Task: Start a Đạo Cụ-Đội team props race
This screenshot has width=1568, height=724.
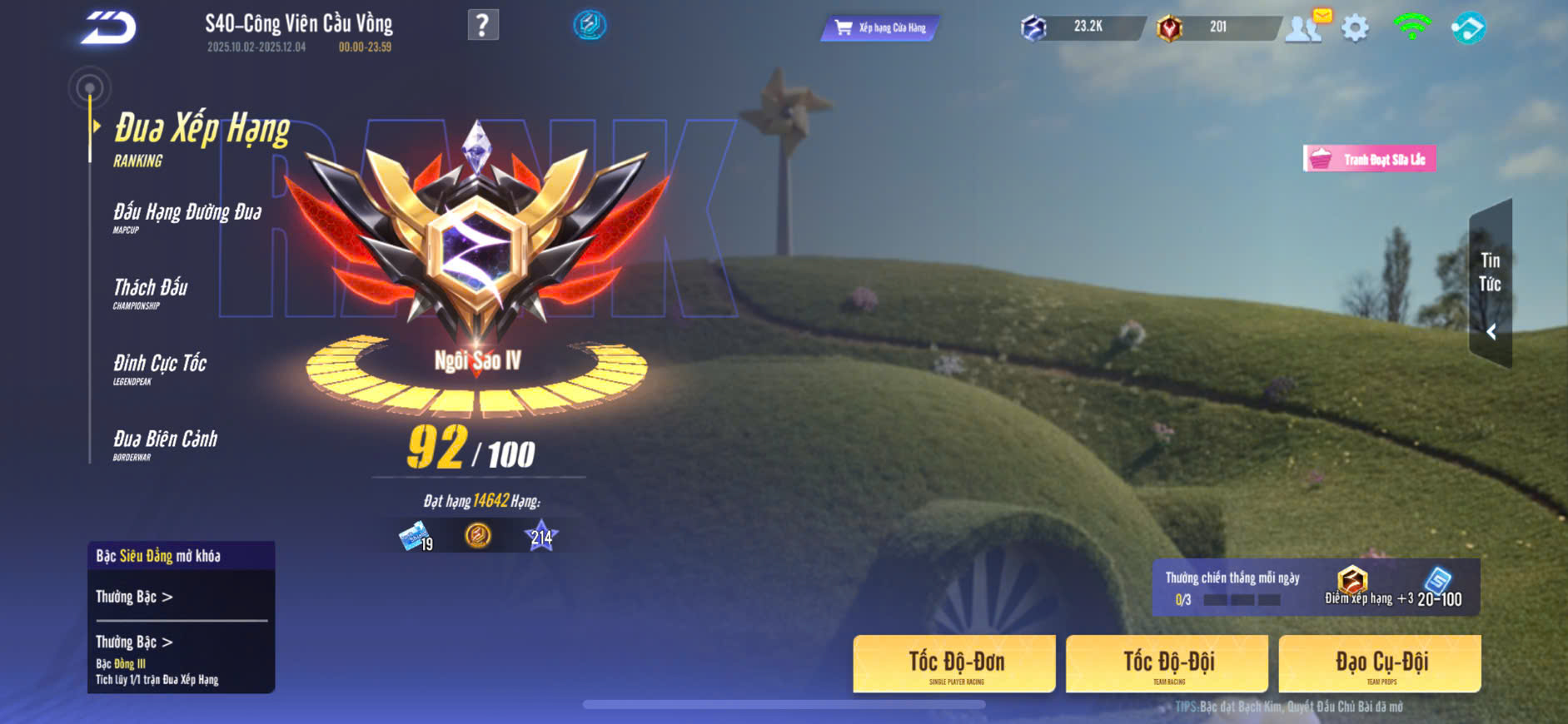Action: pos(1380,664)
